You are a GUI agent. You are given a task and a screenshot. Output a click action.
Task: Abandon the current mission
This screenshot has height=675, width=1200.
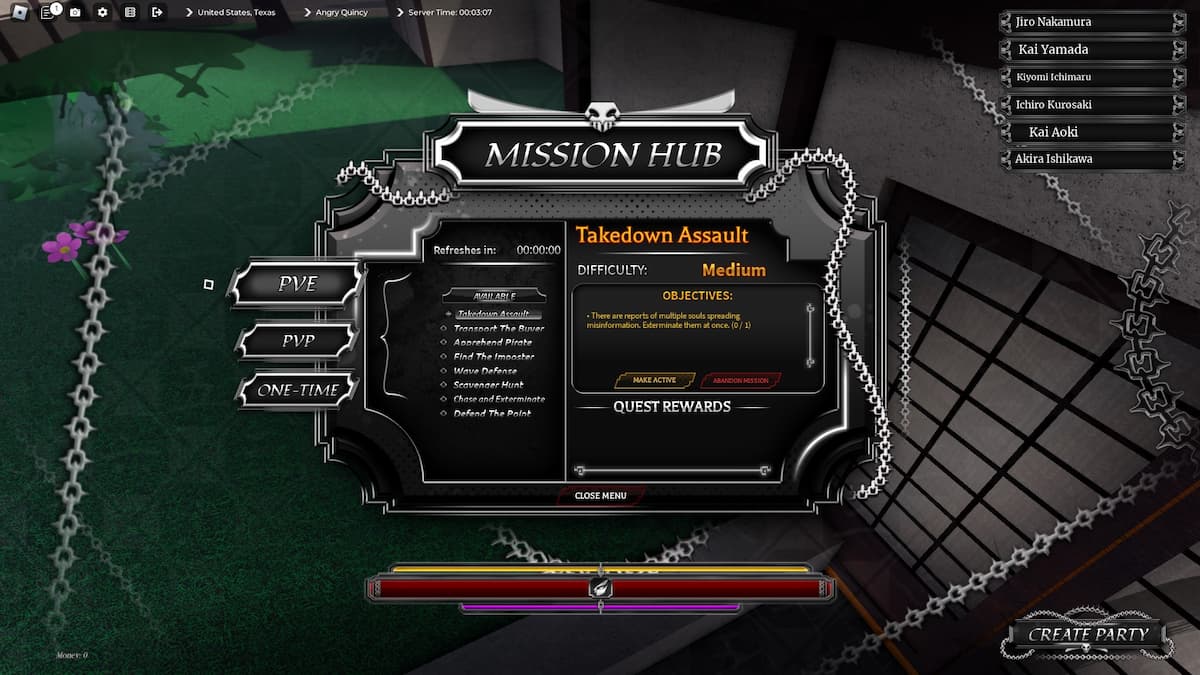point(741,380)
